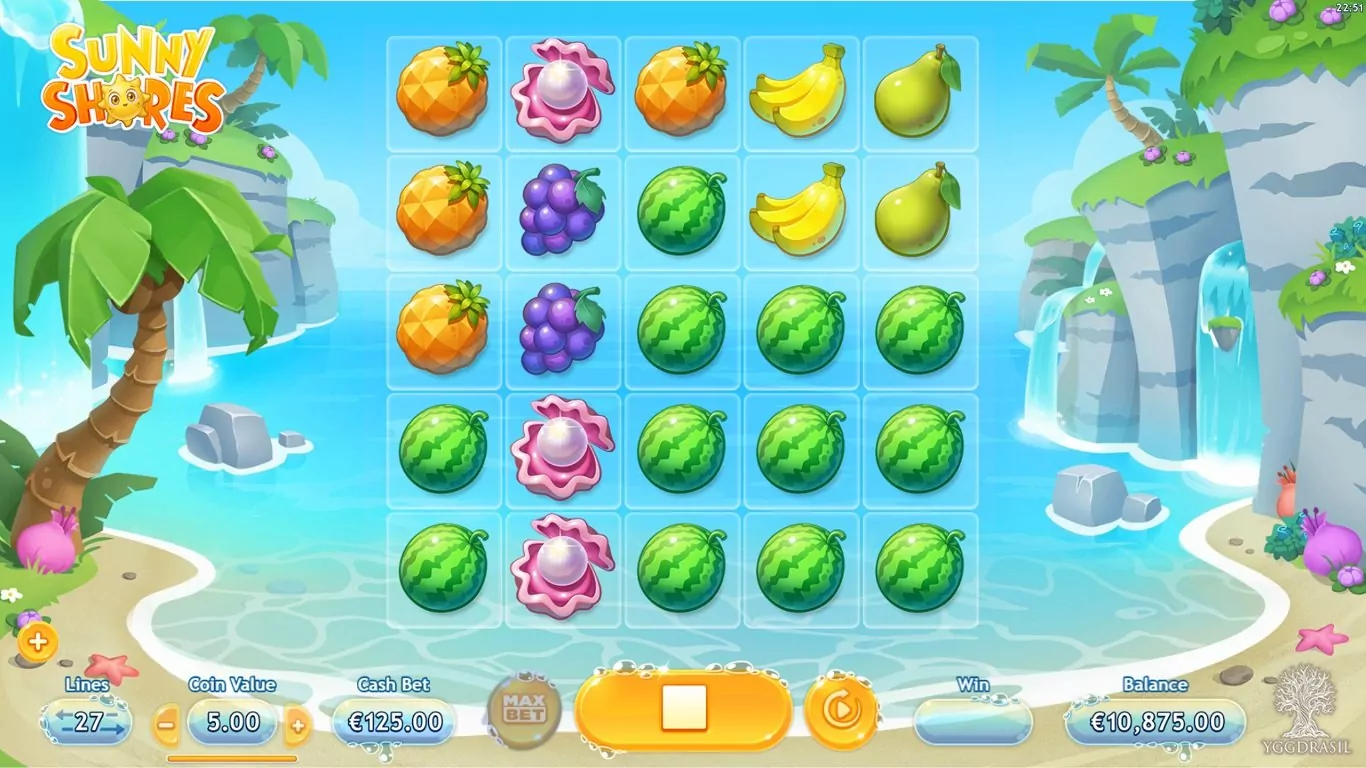Open the orange plus menu button
The height and width of the screenshot is (768, 1366).
37,643
